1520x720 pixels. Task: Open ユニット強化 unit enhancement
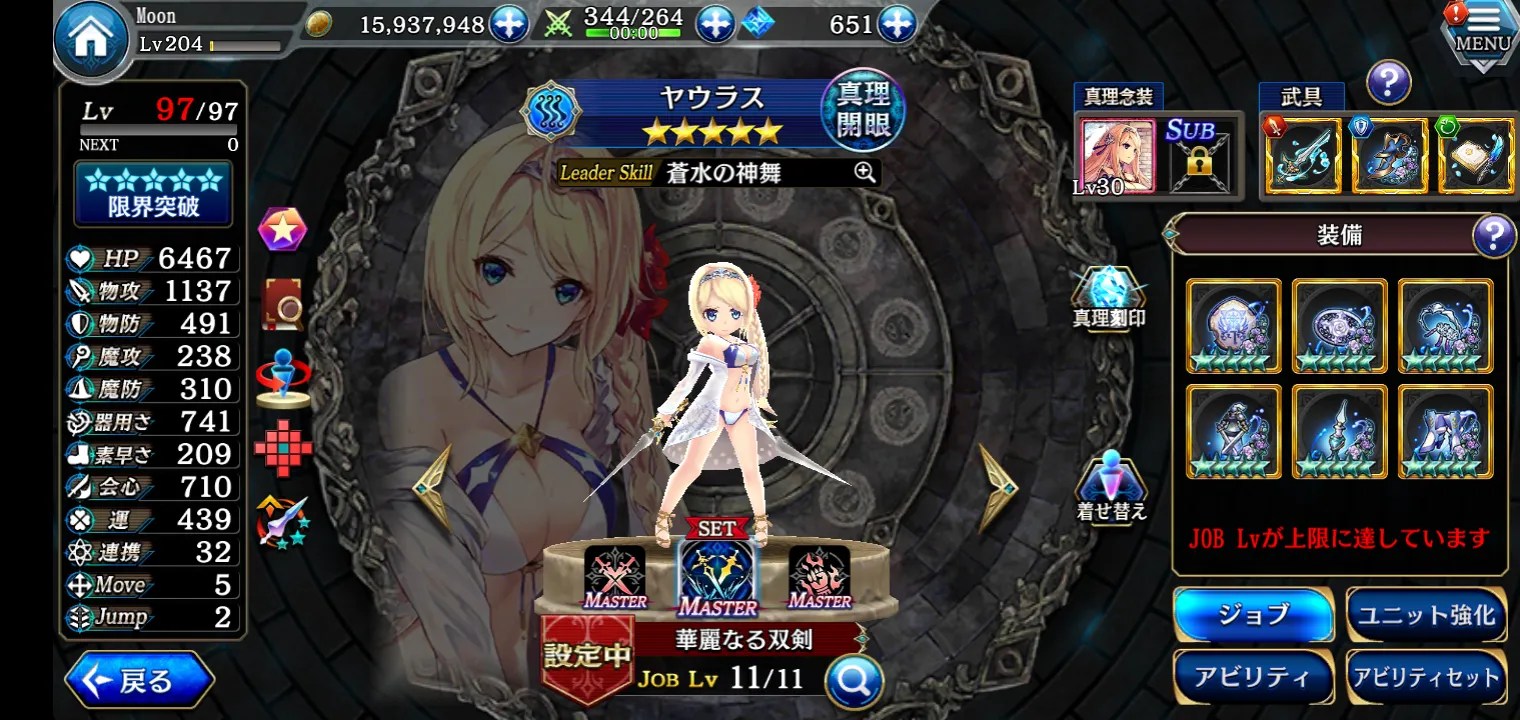[x=1425, y=614]
